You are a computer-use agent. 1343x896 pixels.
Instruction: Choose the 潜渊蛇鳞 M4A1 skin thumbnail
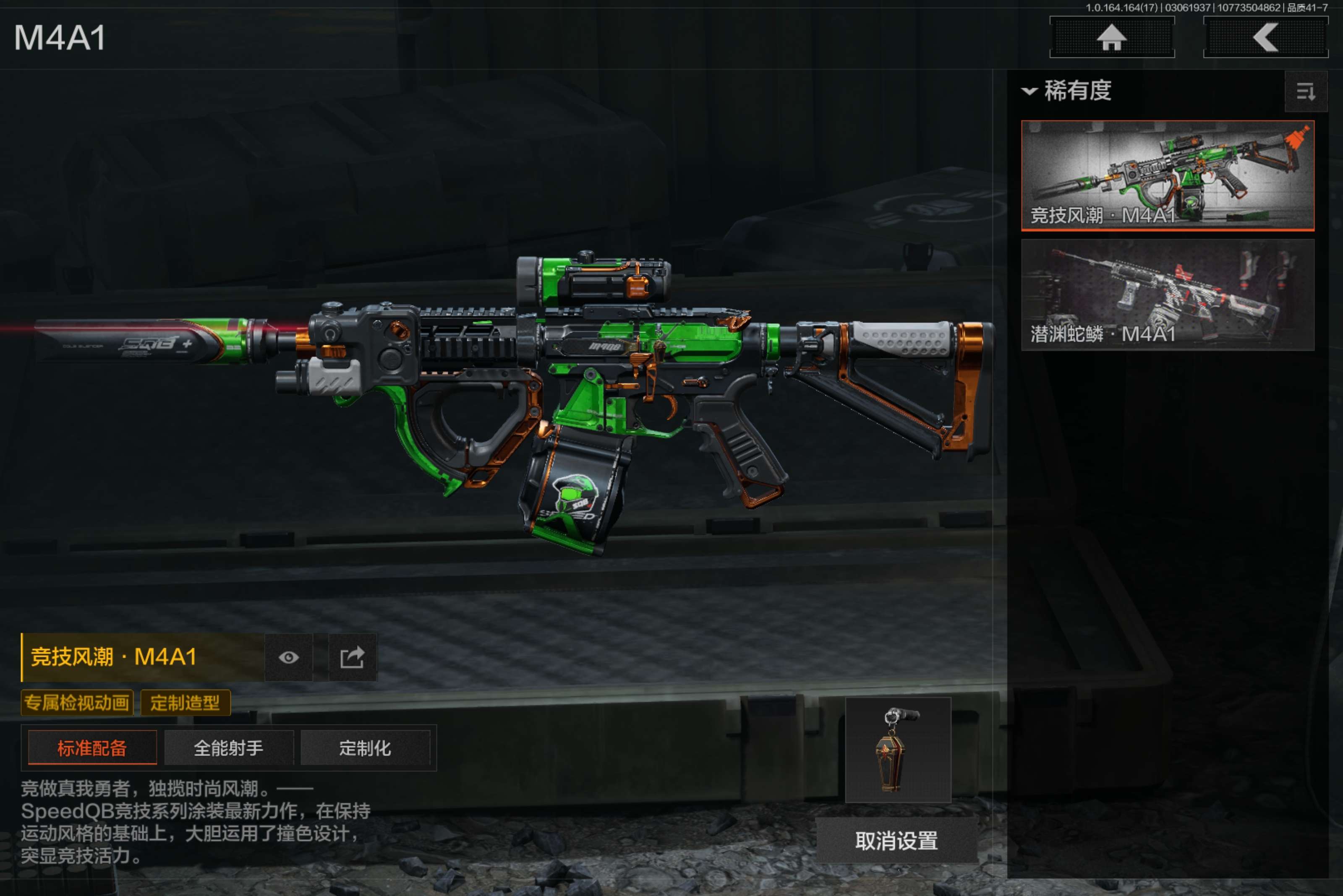1167,294
